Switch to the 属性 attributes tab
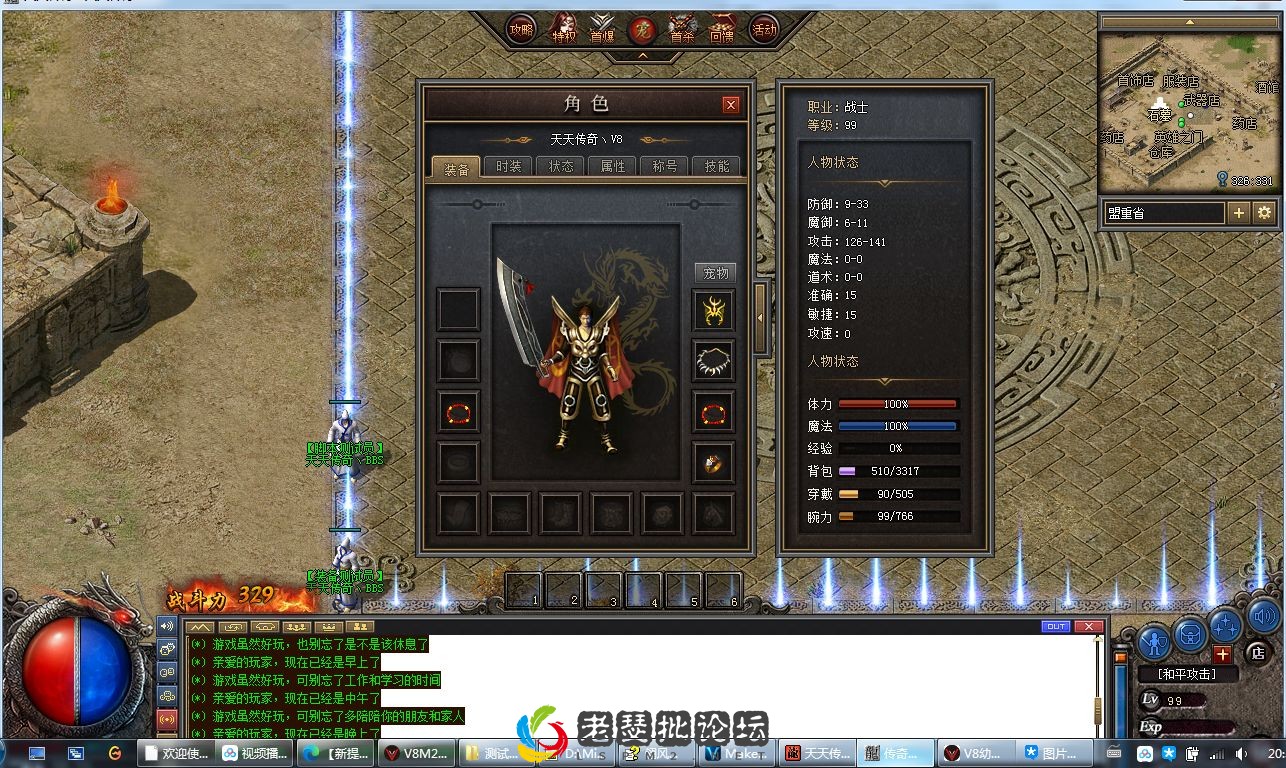1286x768 pixels. (x=612, y=167)
